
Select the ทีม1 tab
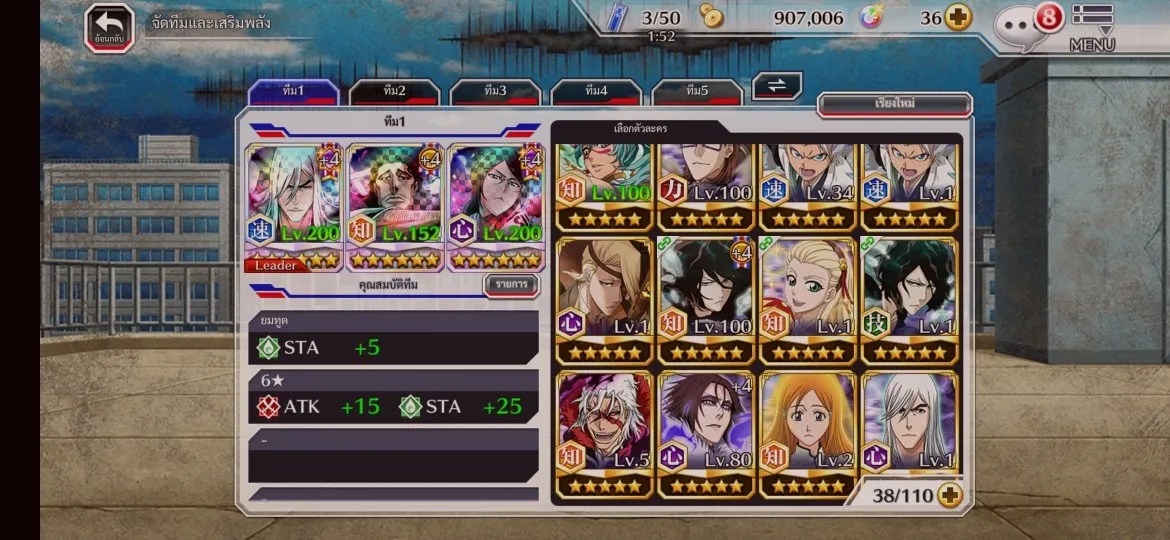(293, 92)
